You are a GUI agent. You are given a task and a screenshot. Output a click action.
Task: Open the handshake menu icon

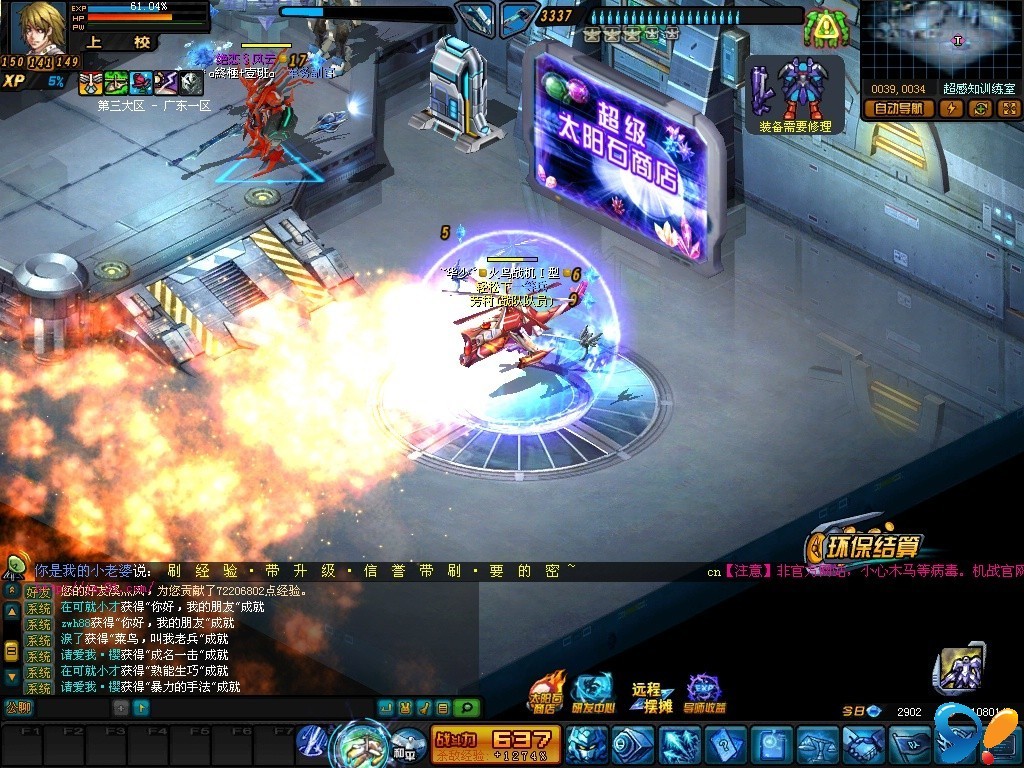(863, 745)
